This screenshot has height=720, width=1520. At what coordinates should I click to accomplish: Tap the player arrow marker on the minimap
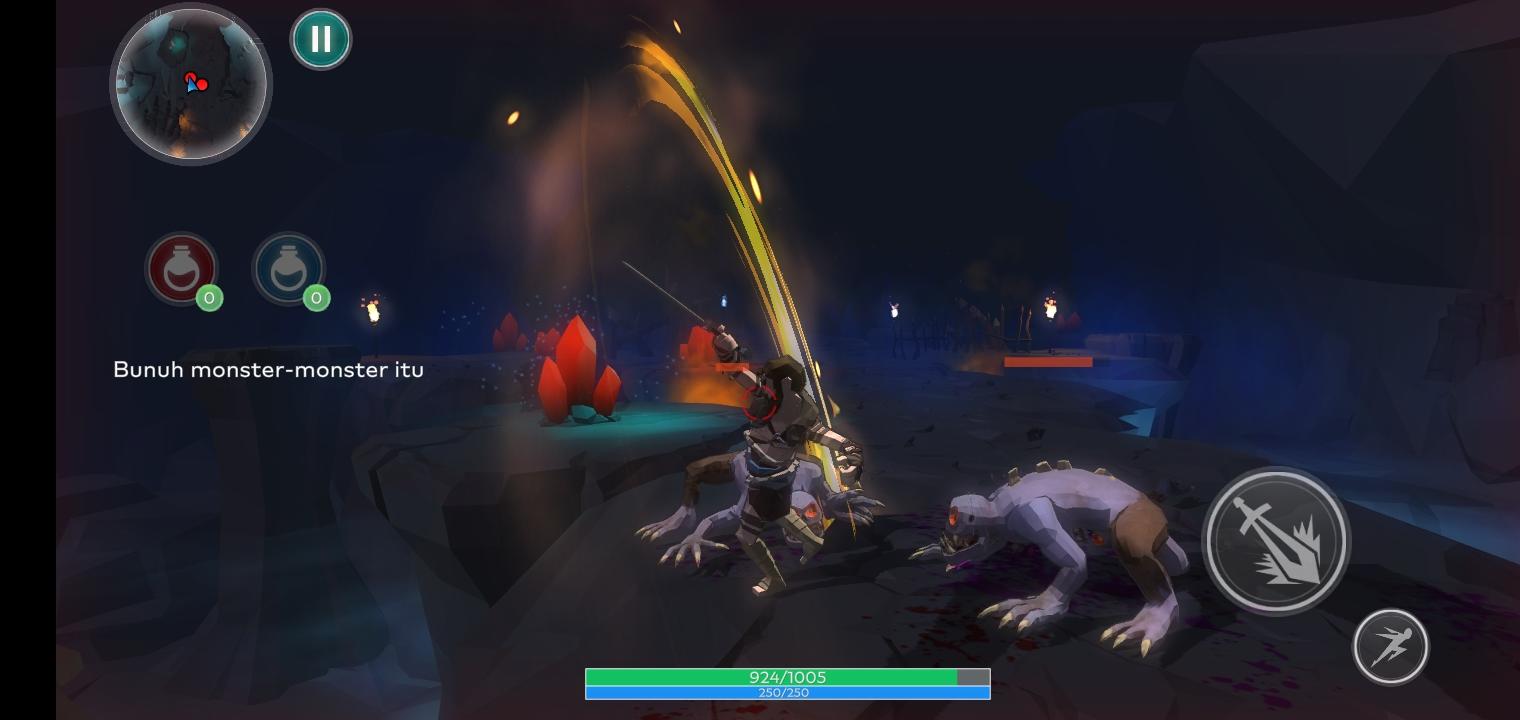coord(189,84)
